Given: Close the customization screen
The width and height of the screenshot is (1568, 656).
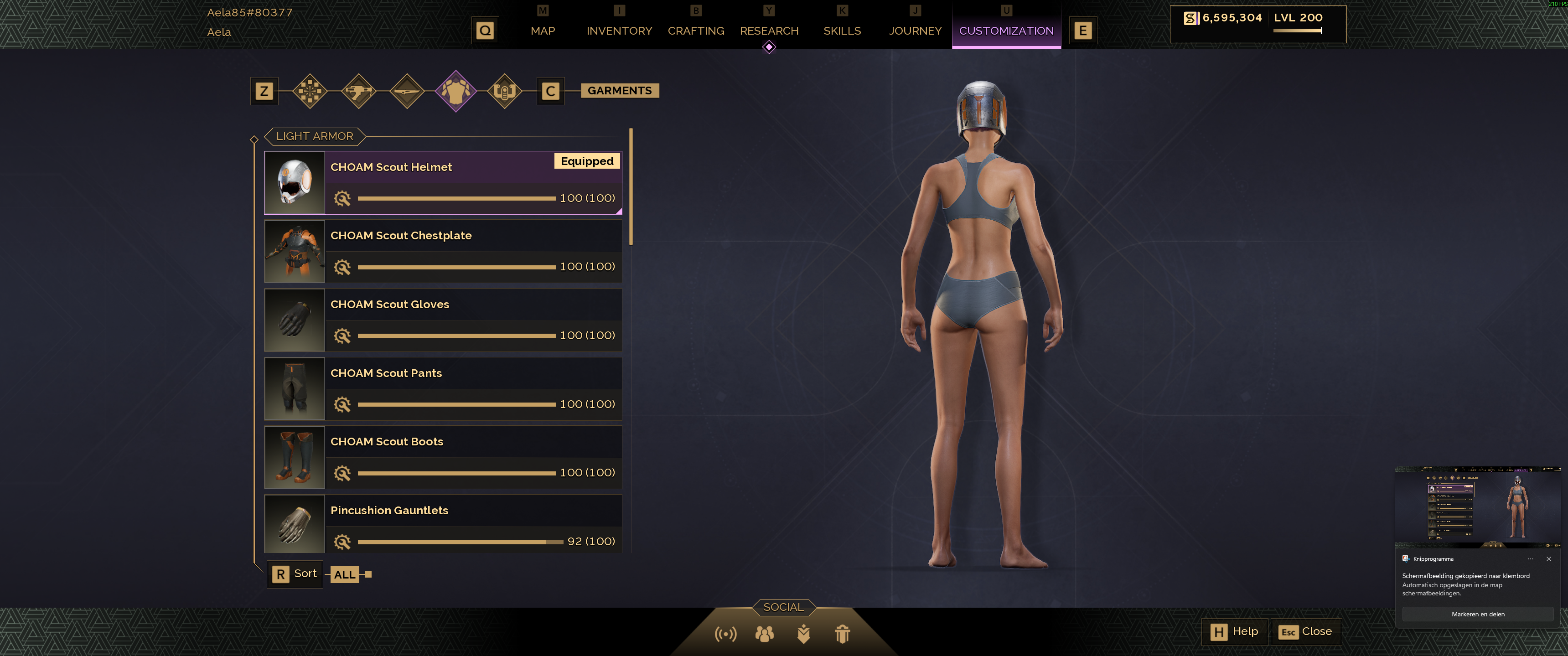Looking at the screenshot, I should 1306,632.
